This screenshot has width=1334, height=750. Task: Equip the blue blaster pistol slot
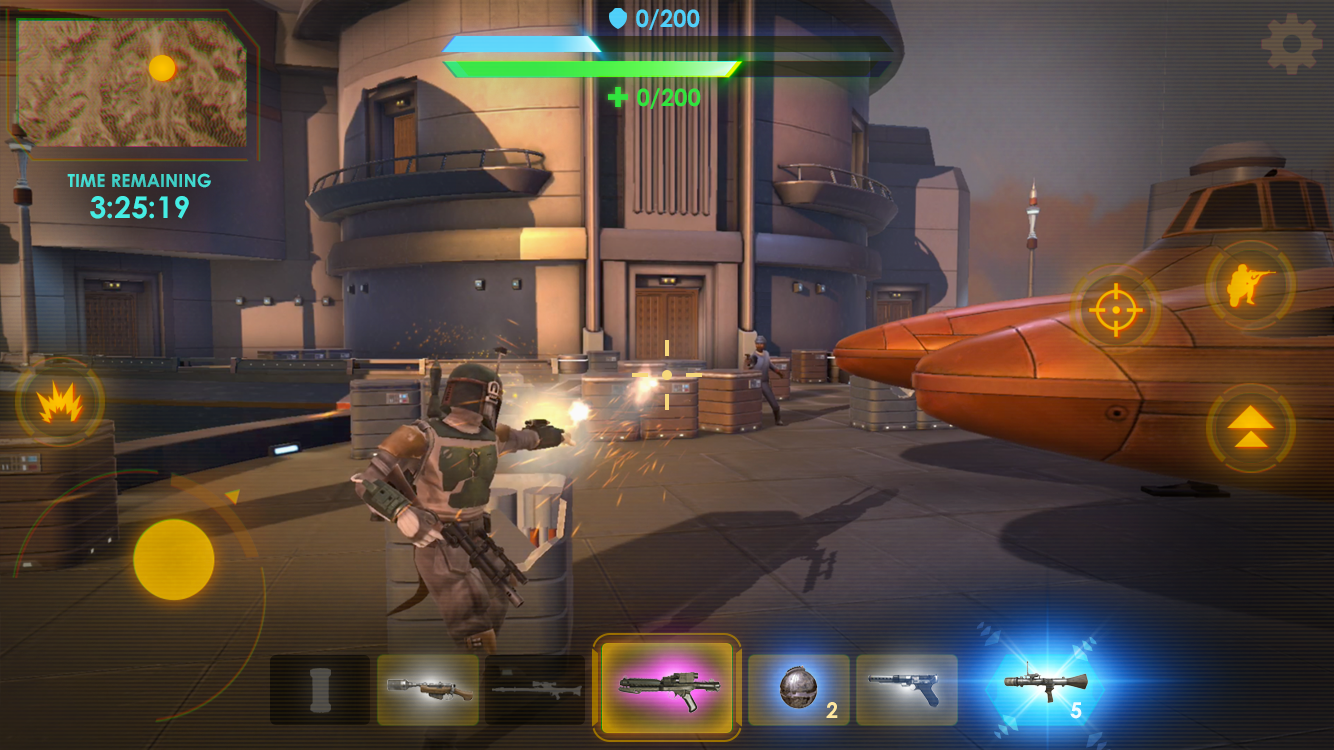coord(906,689)
